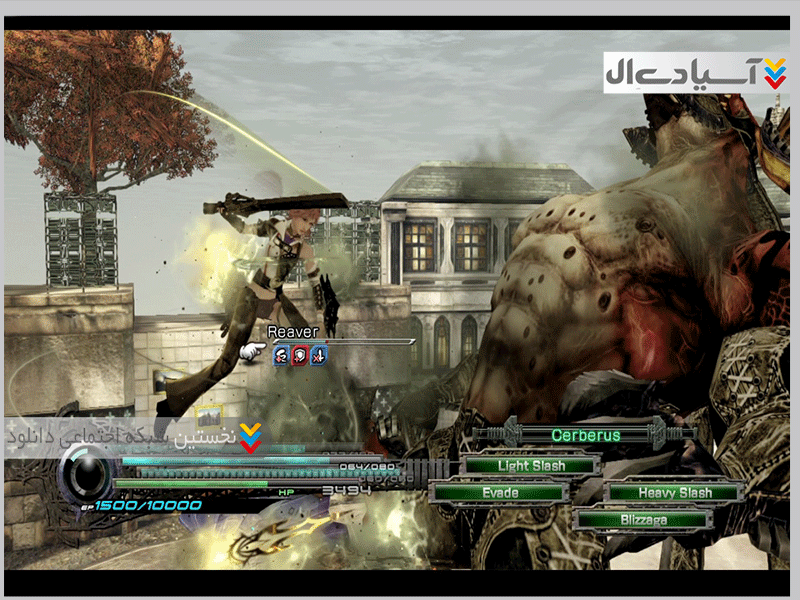Select the Heavy Slash command
Viewport: 800px width, 600px height.
click(x=675, y=492)
